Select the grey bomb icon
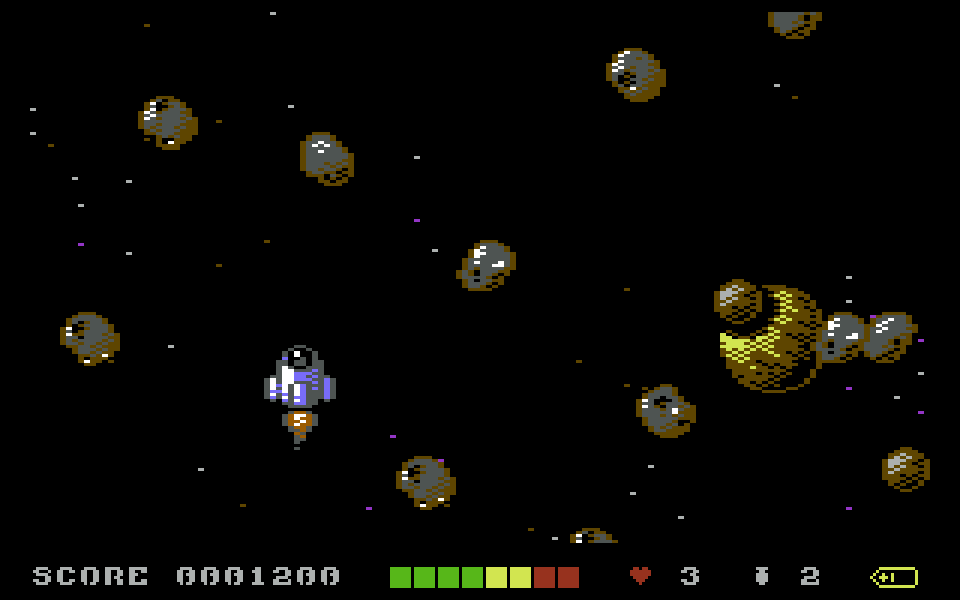 tap(762, 576)
